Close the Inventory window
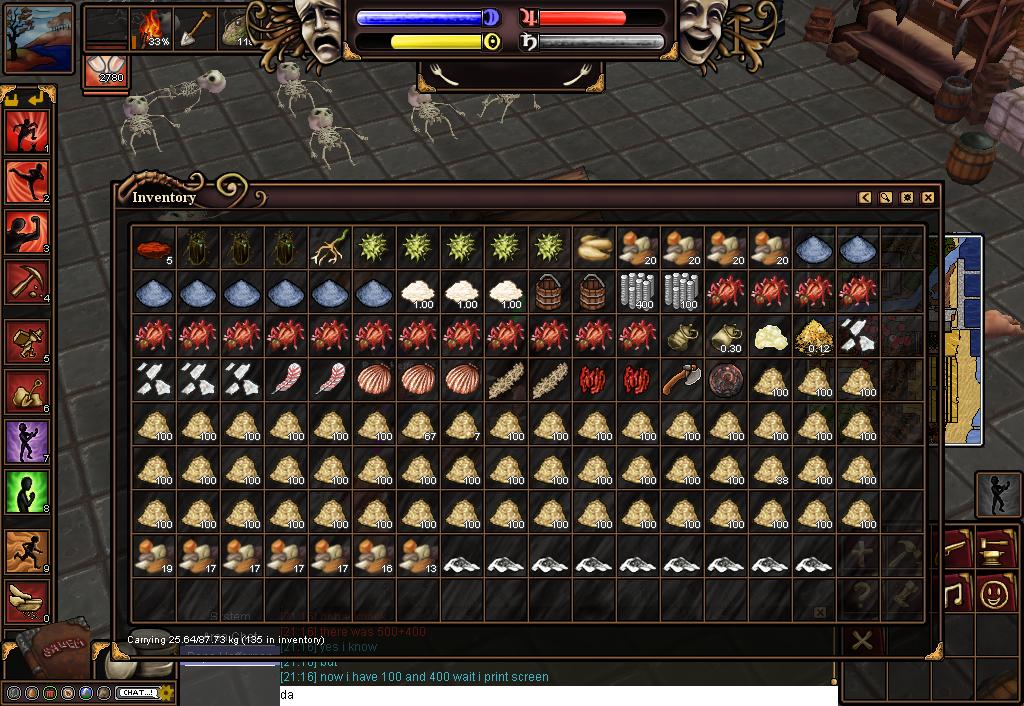This screenshot has height=706, width=1024. point(928,198)
